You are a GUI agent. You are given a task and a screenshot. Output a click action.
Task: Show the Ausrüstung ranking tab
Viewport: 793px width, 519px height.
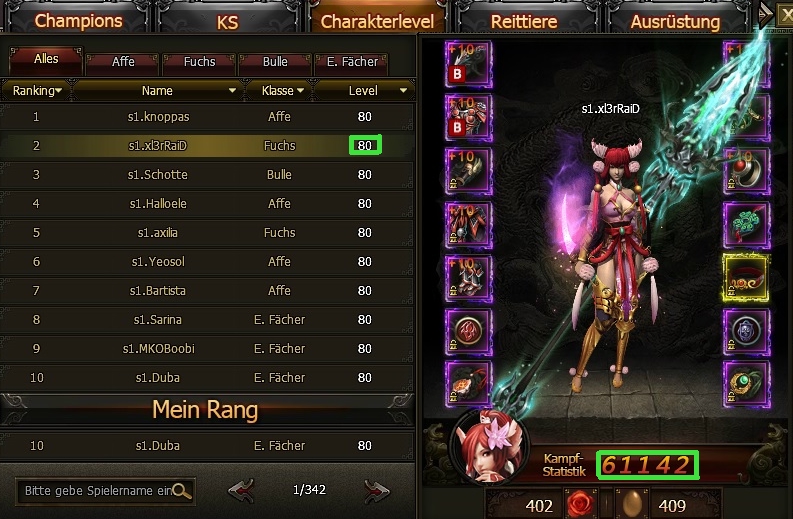pyautogui.click(x=676, y=21)
